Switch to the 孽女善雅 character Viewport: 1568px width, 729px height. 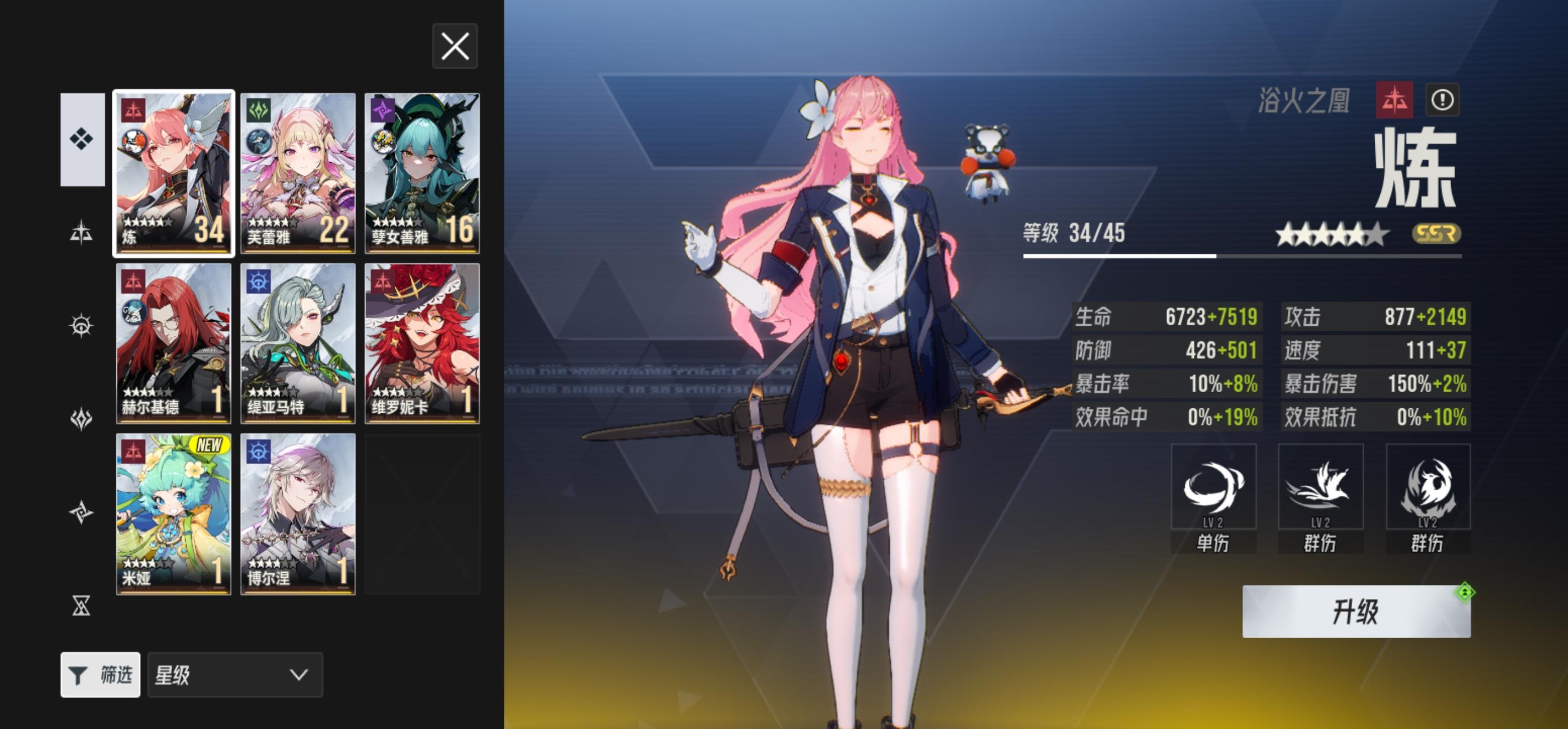click(x=422, y=171)
